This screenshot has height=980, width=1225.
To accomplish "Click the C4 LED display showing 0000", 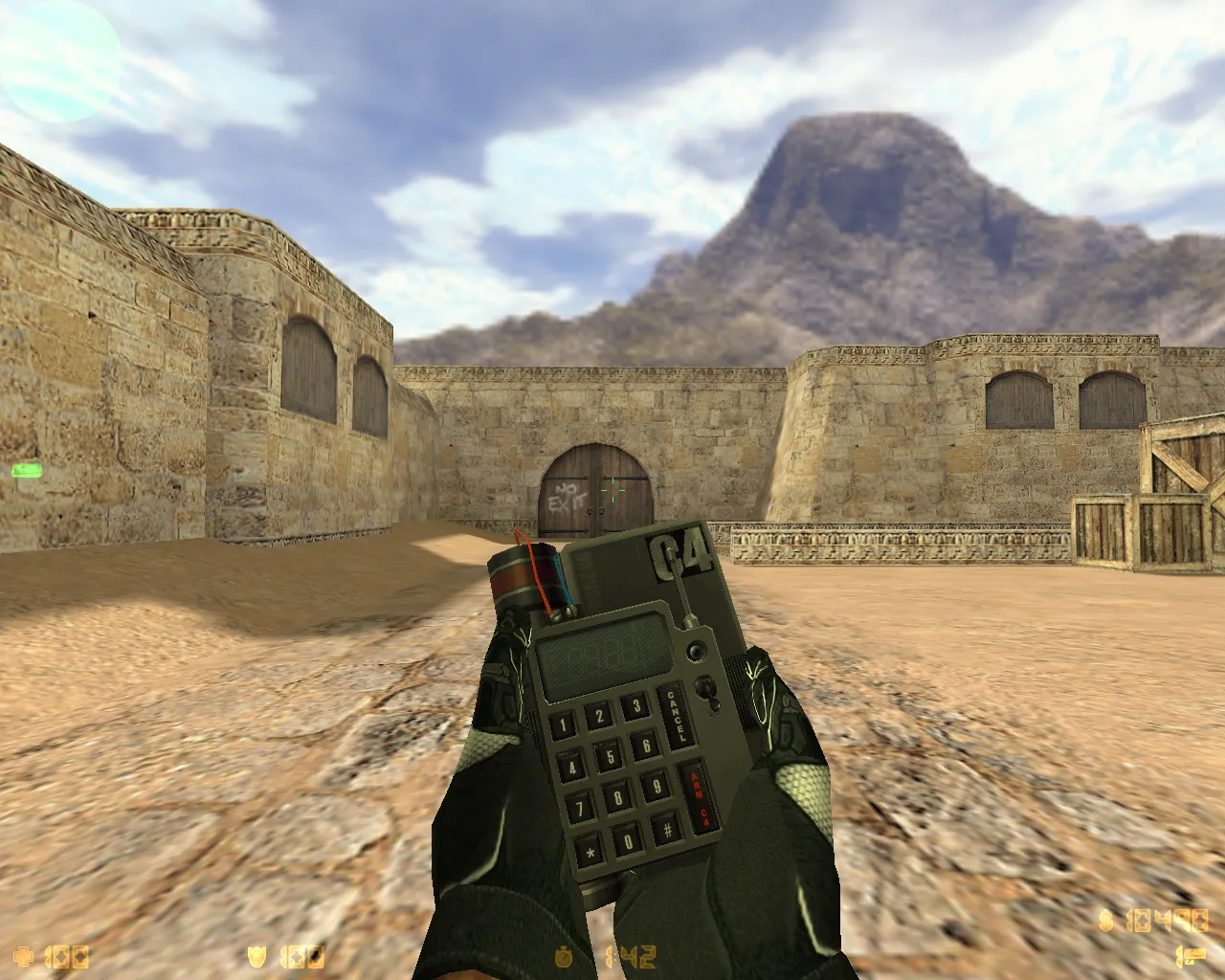I will pos(603,656).
